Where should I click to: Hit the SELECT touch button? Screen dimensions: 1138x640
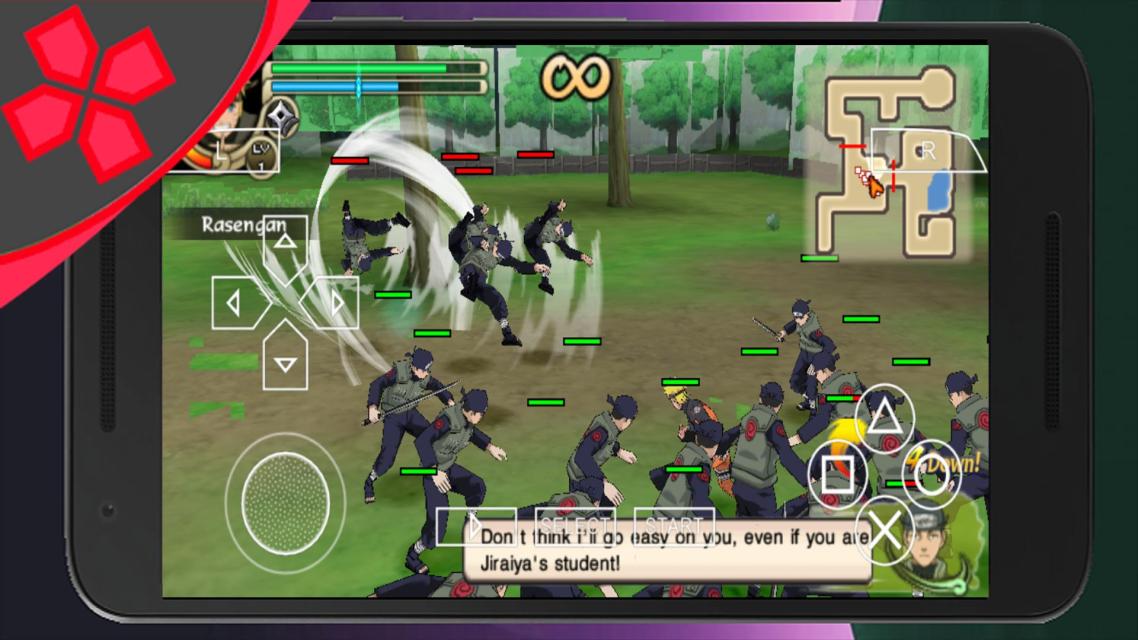tap(575, 526)
